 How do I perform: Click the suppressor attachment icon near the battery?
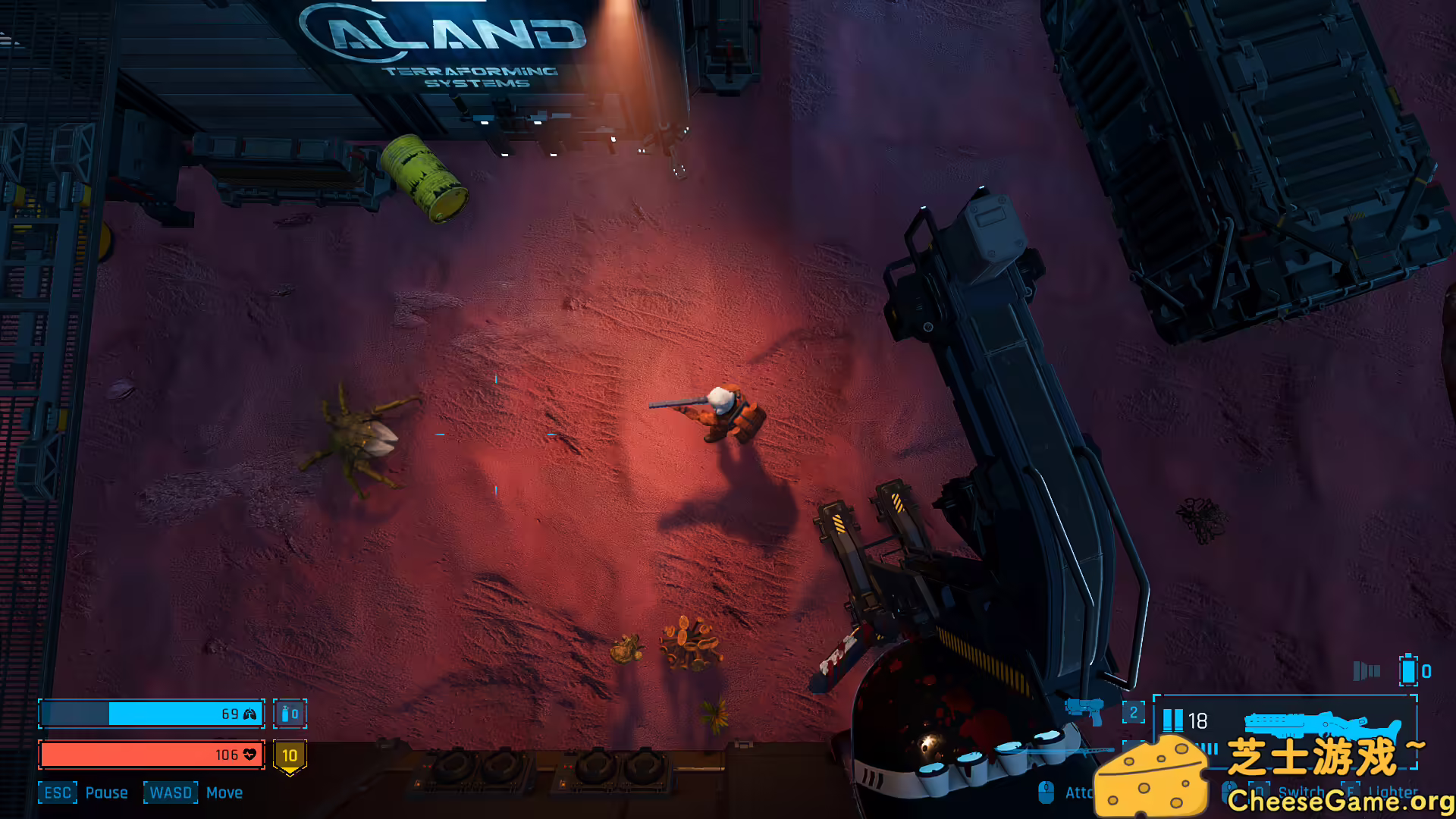click(1366, 670)
